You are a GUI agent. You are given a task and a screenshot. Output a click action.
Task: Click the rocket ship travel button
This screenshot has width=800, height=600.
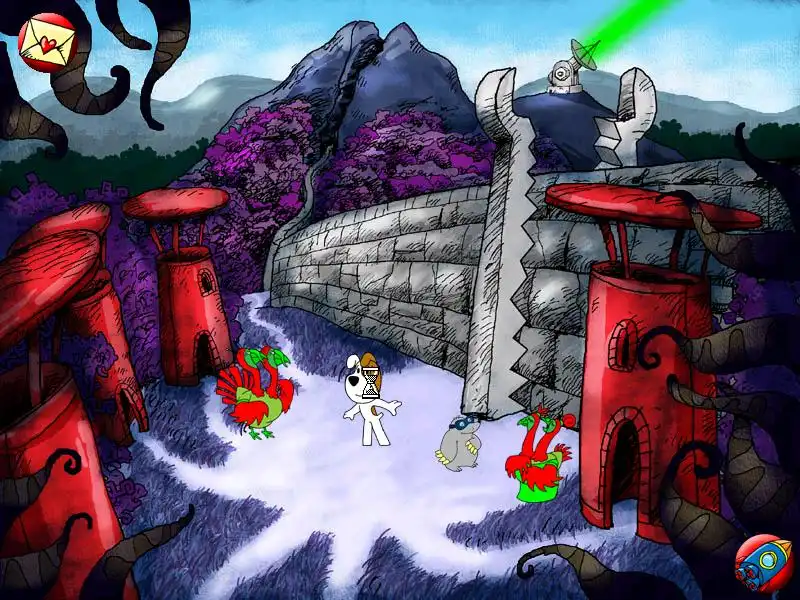click(762, 561)
